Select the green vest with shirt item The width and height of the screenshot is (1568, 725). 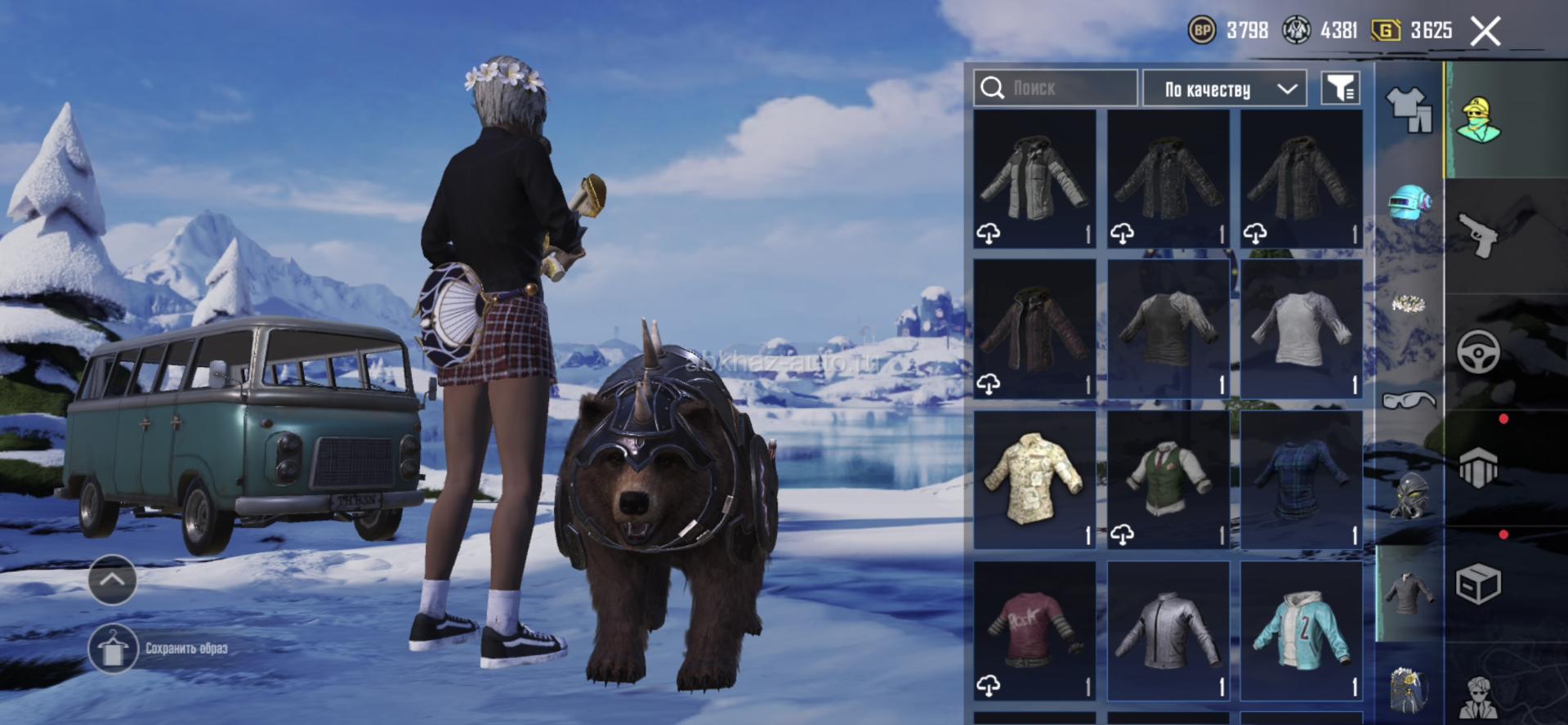click(1168, 480)
